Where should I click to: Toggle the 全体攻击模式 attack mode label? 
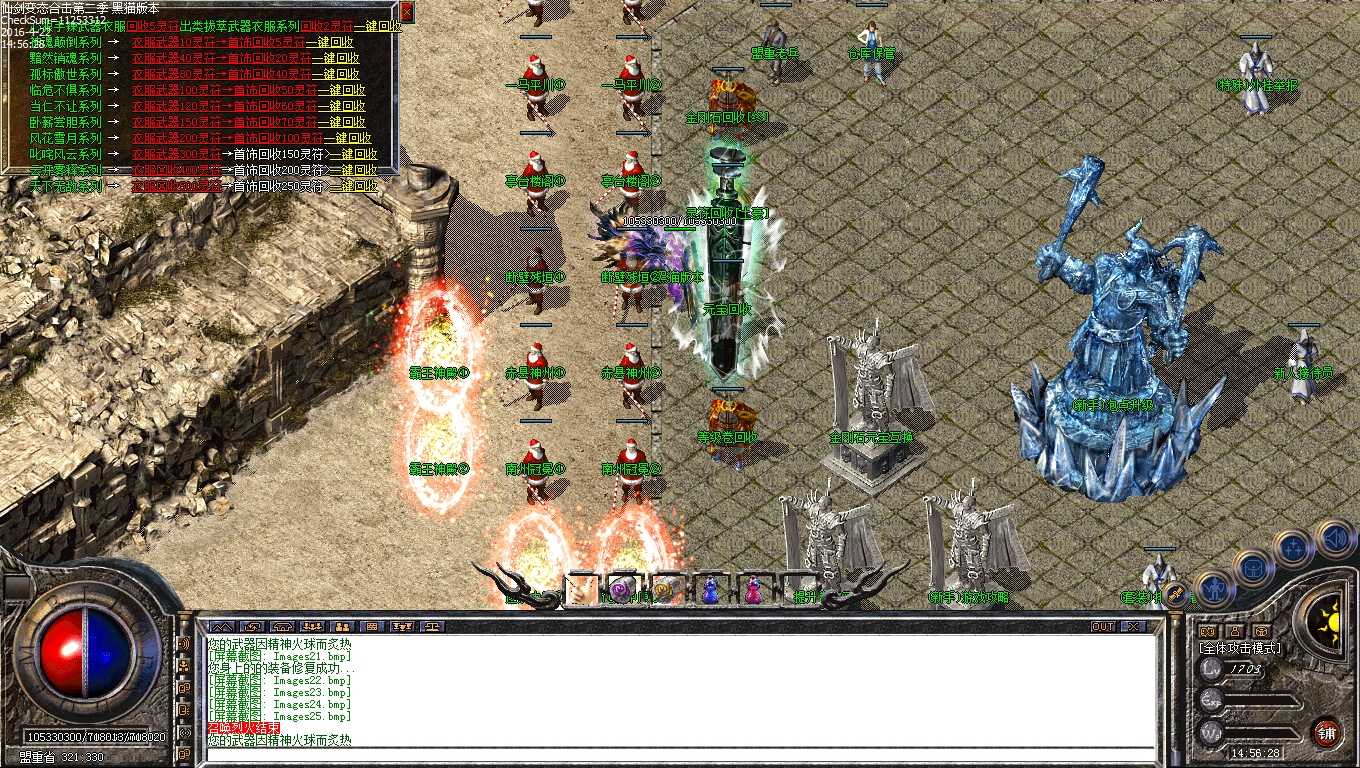pyautogui.click(x=1240, y=648)
